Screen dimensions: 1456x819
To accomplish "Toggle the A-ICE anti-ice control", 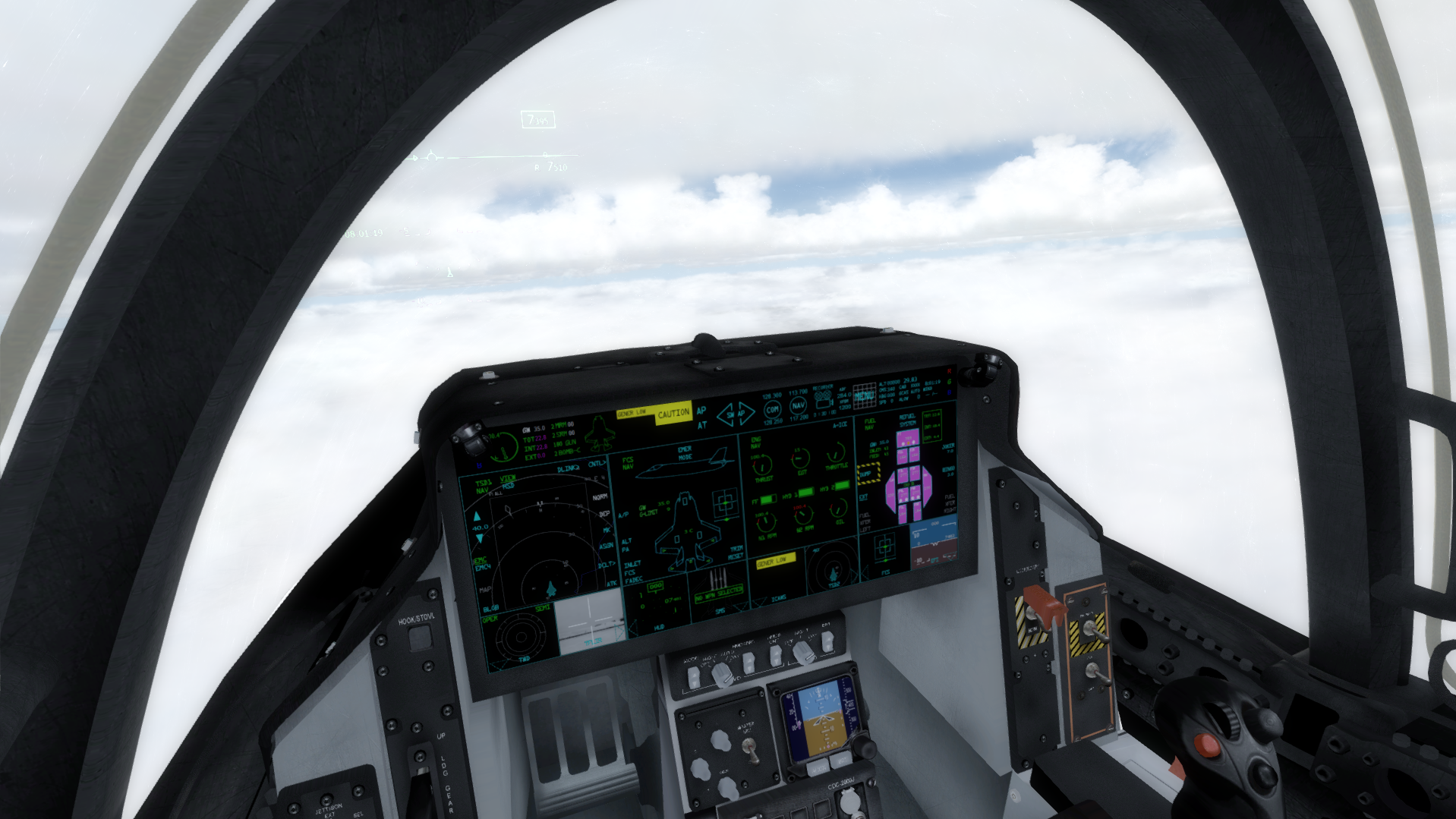I will (x=840, y=424).
